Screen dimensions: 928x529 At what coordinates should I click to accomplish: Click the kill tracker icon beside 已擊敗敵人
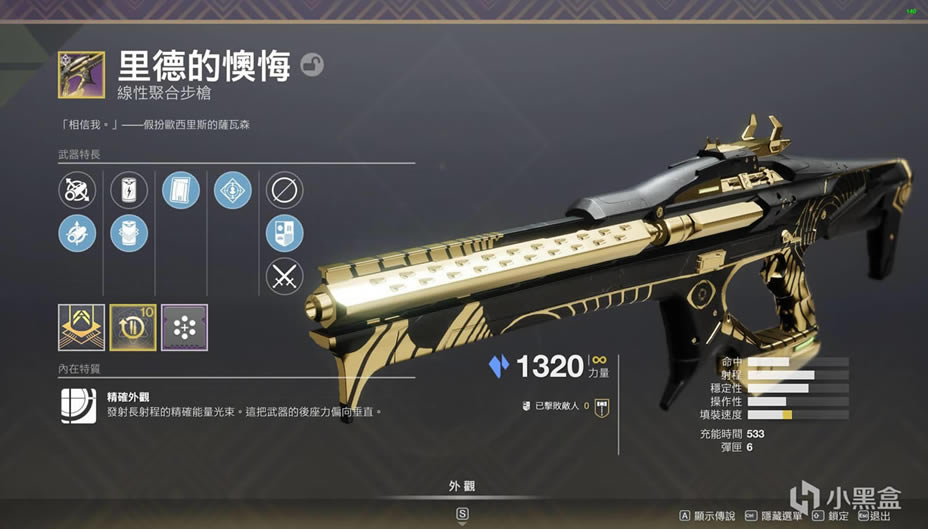pyautogui.click(x=602, y=405)
